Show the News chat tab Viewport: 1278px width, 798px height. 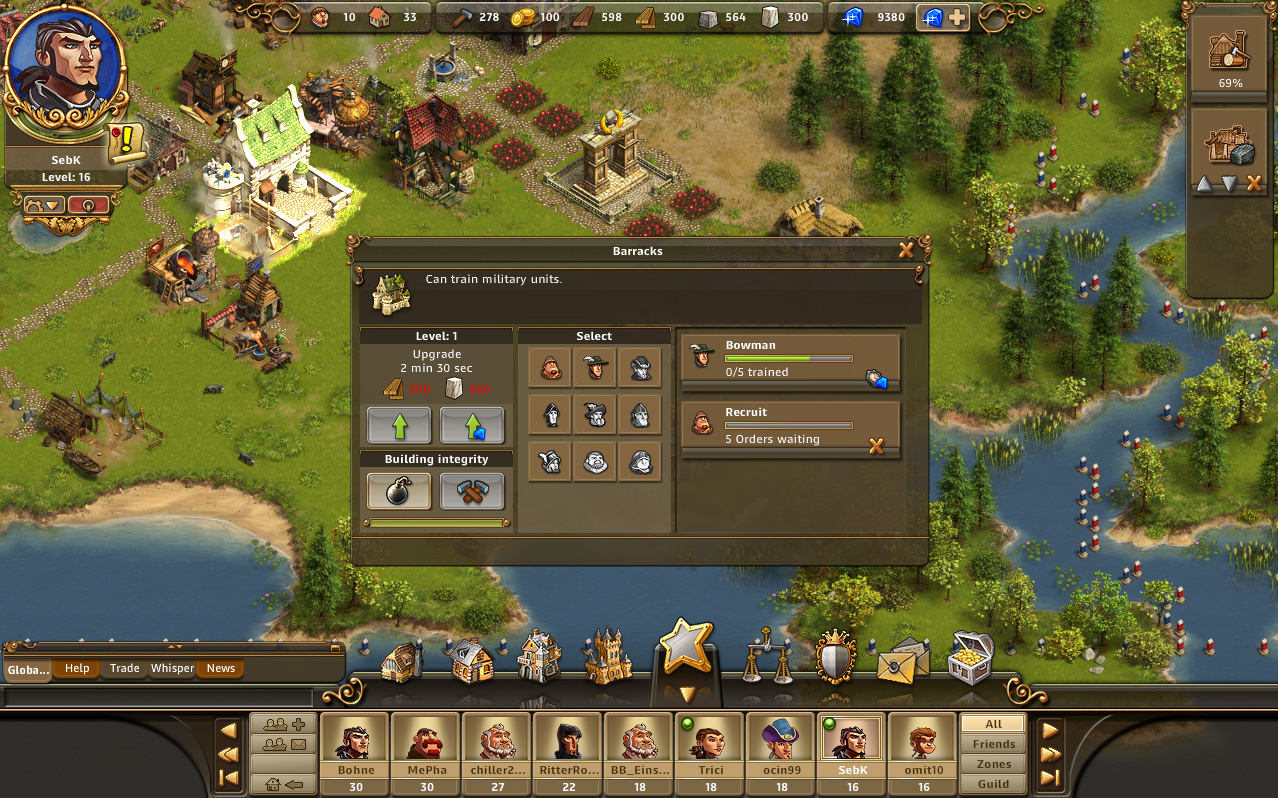(x=221, y=668)
